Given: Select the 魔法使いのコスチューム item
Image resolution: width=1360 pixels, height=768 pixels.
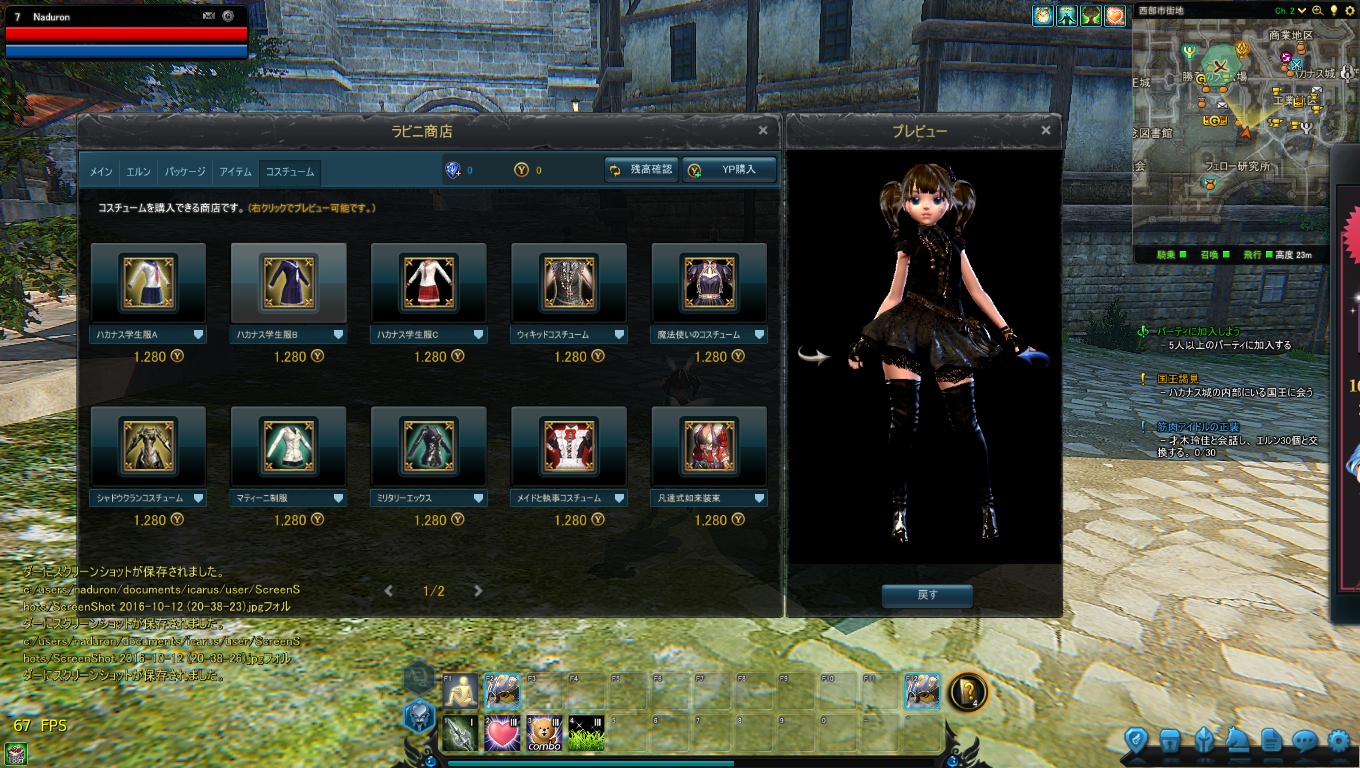Looking at the screenshot, I should [x=708, y=283].
